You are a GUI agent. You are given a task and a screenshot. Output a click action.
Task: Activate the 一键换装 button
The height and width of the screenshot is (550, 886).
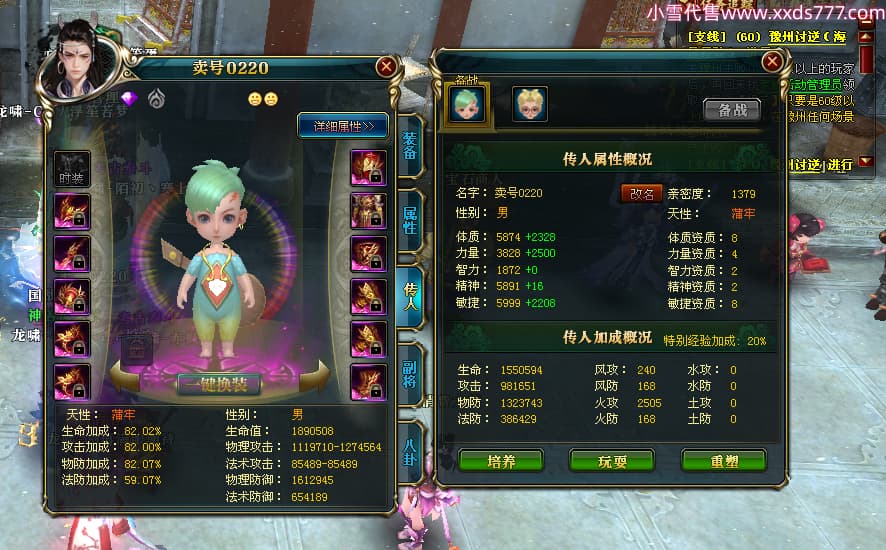tap(219, 385)
